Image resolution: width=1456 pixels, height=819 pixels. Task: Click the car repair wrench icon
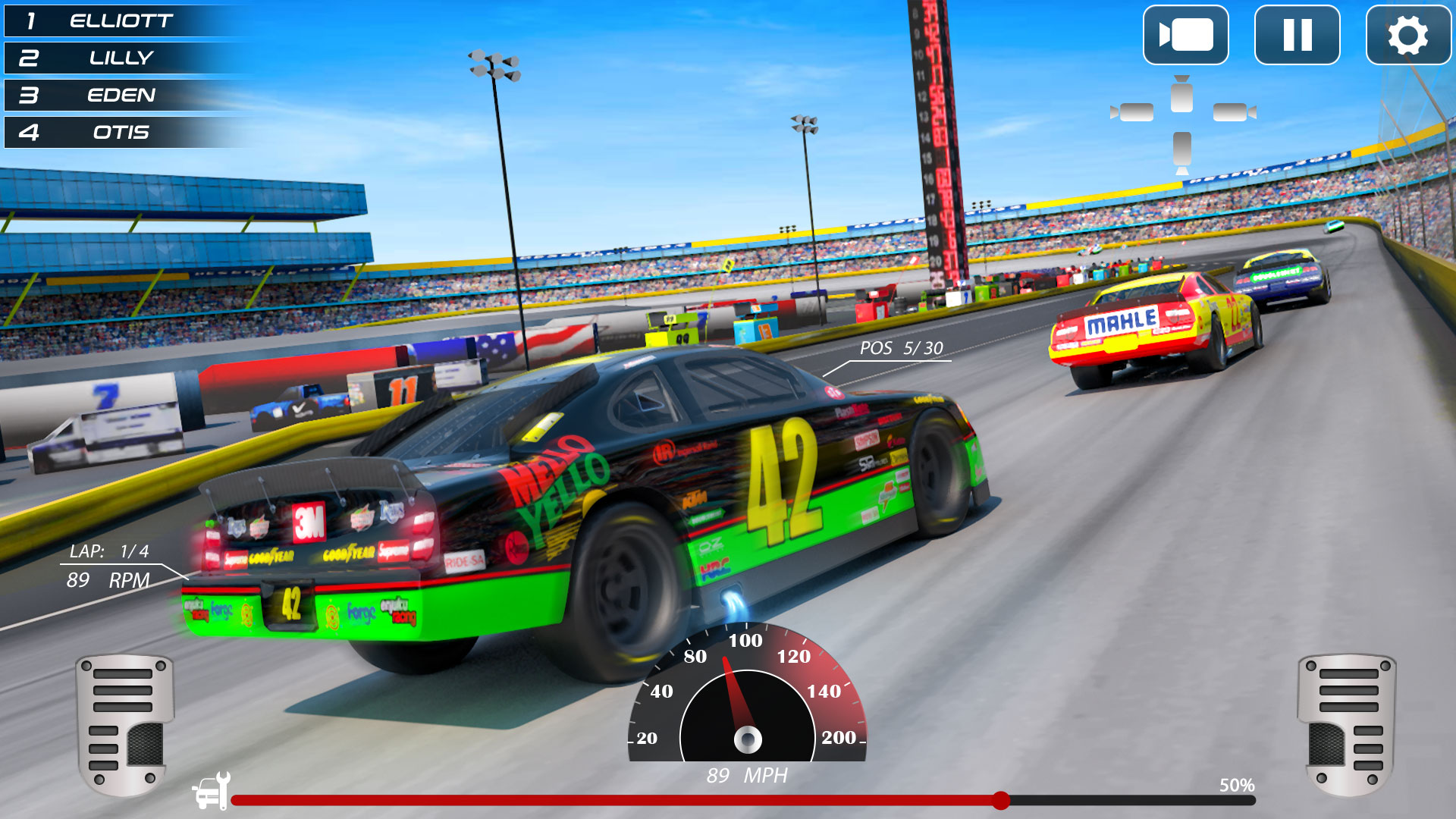211,791
